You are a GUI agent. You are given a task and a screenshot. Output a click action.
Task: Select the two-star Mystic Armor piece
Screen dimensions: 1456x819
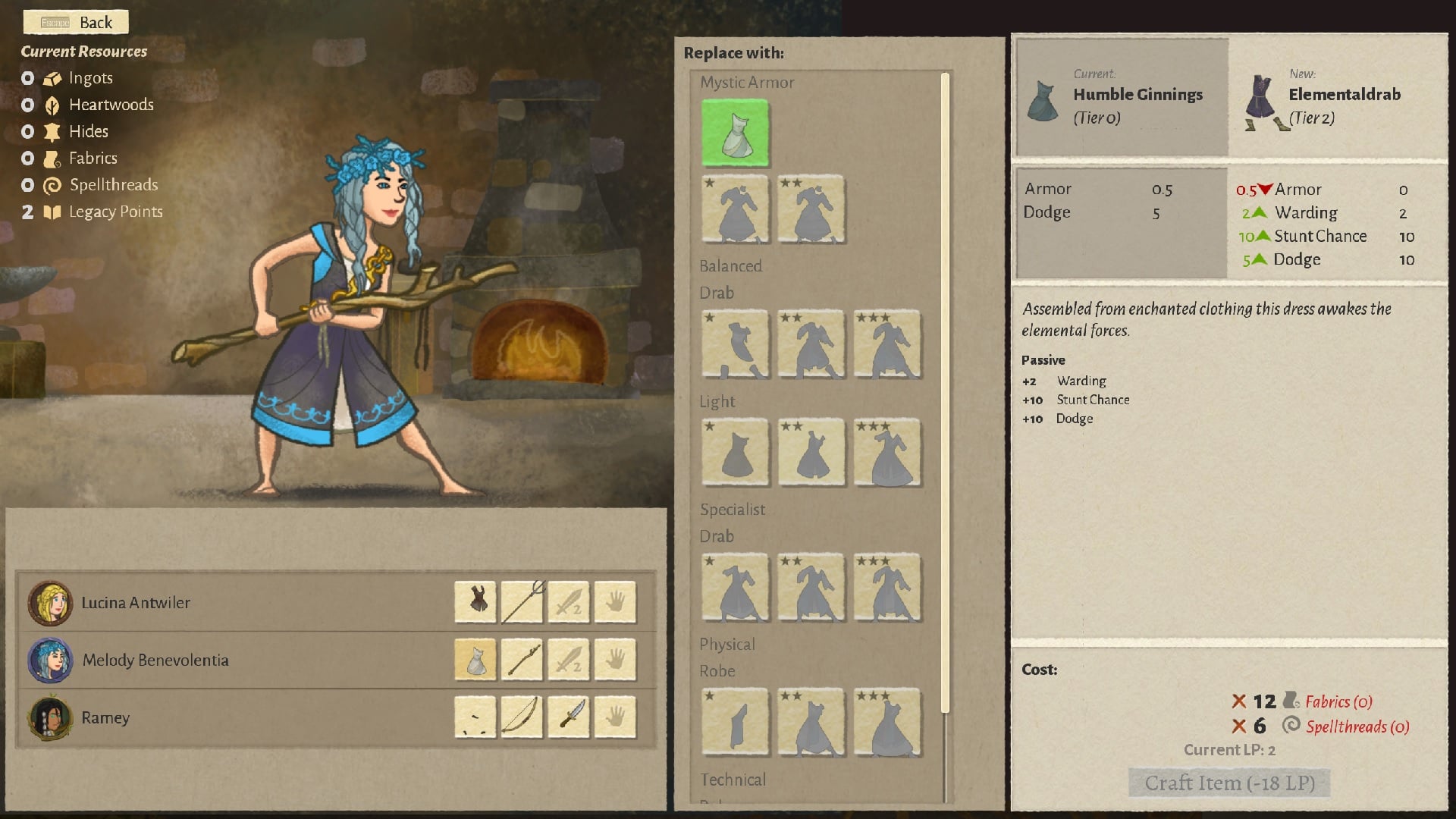[x=811, y=210]
